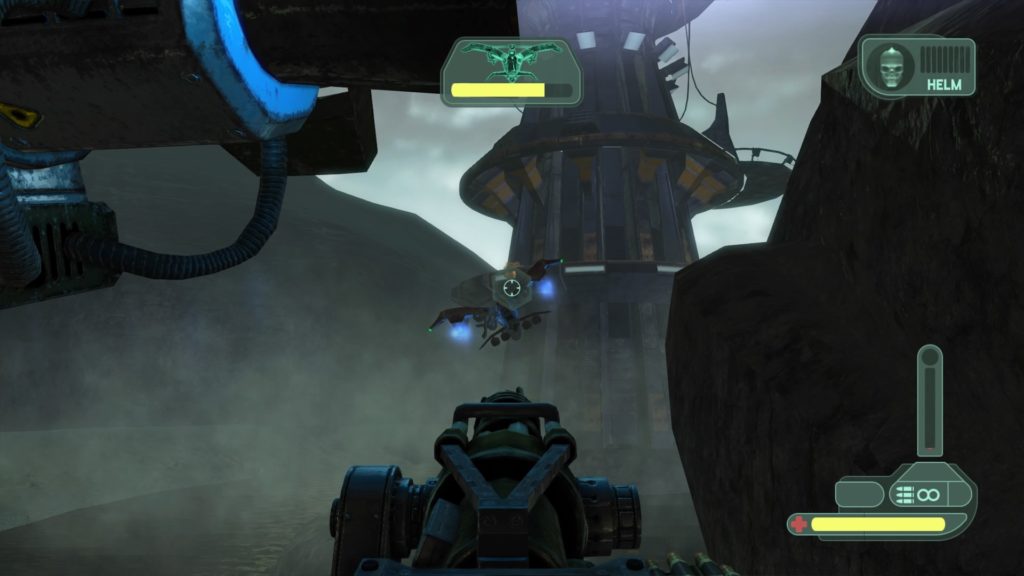The image size is (1024, 576).
Task: Click the skull HELM icon
Action: [888, 66]
